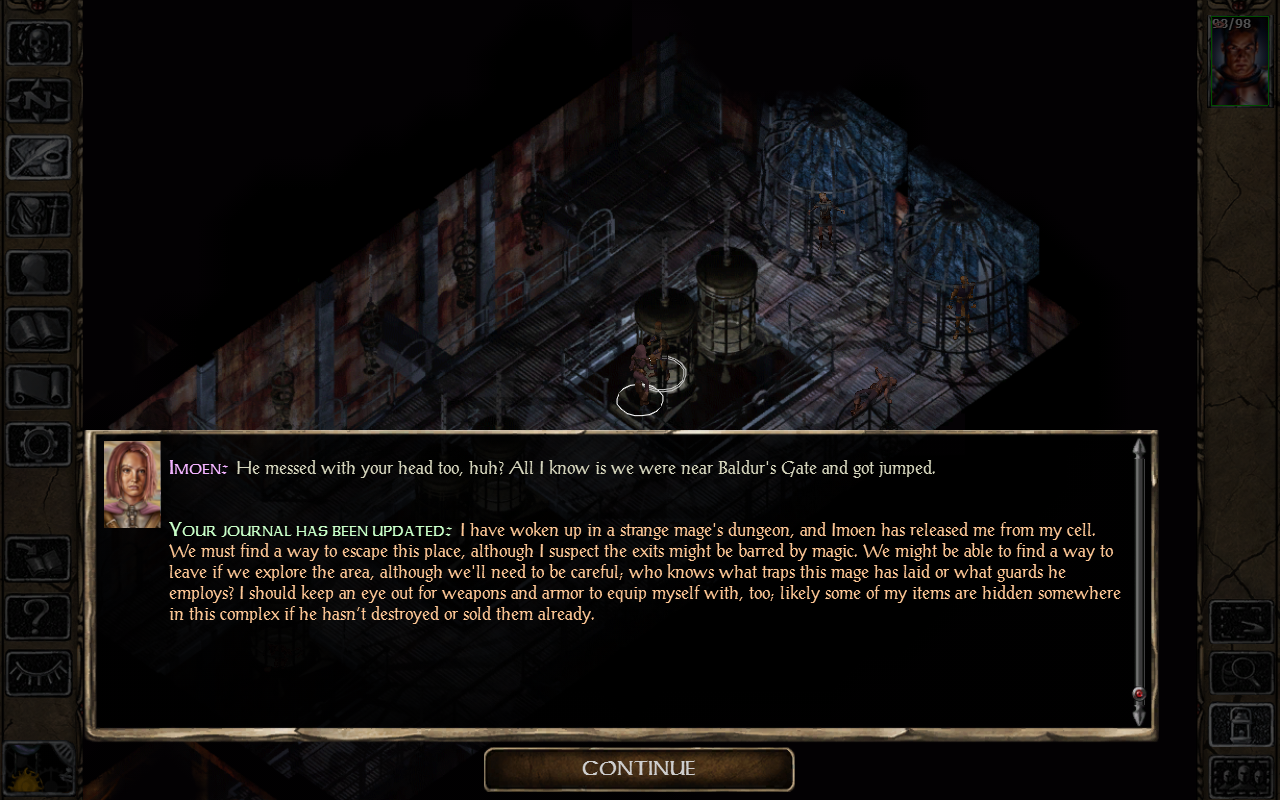Click Continue to advance the dialogue
Image resolution: width=1280 pixels, height=800 pixels.
click(x=639, y=769)
